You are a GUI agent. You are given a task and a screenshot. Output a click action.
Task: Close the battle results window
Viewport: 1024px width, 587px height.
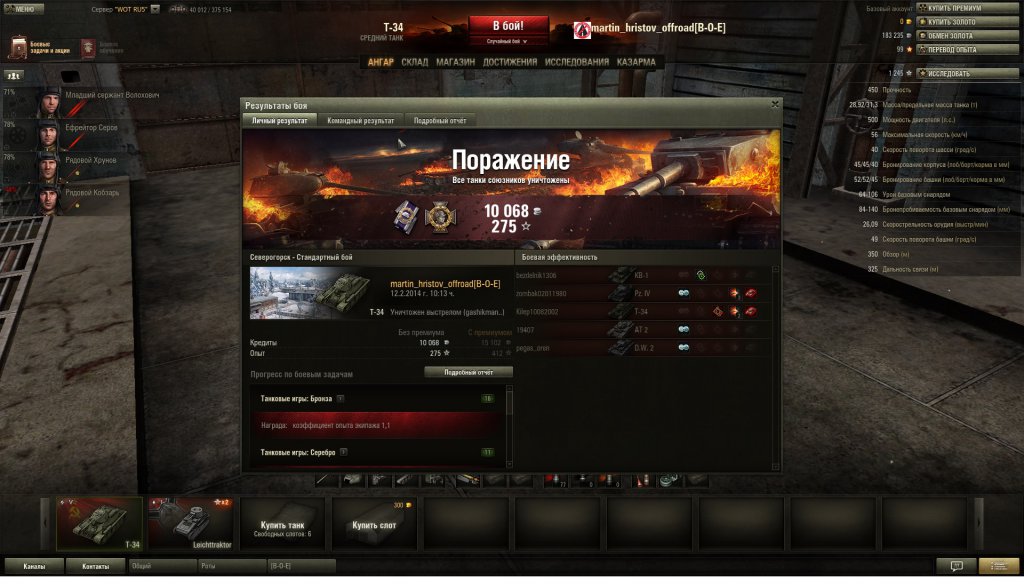click(x=775, y=104)
